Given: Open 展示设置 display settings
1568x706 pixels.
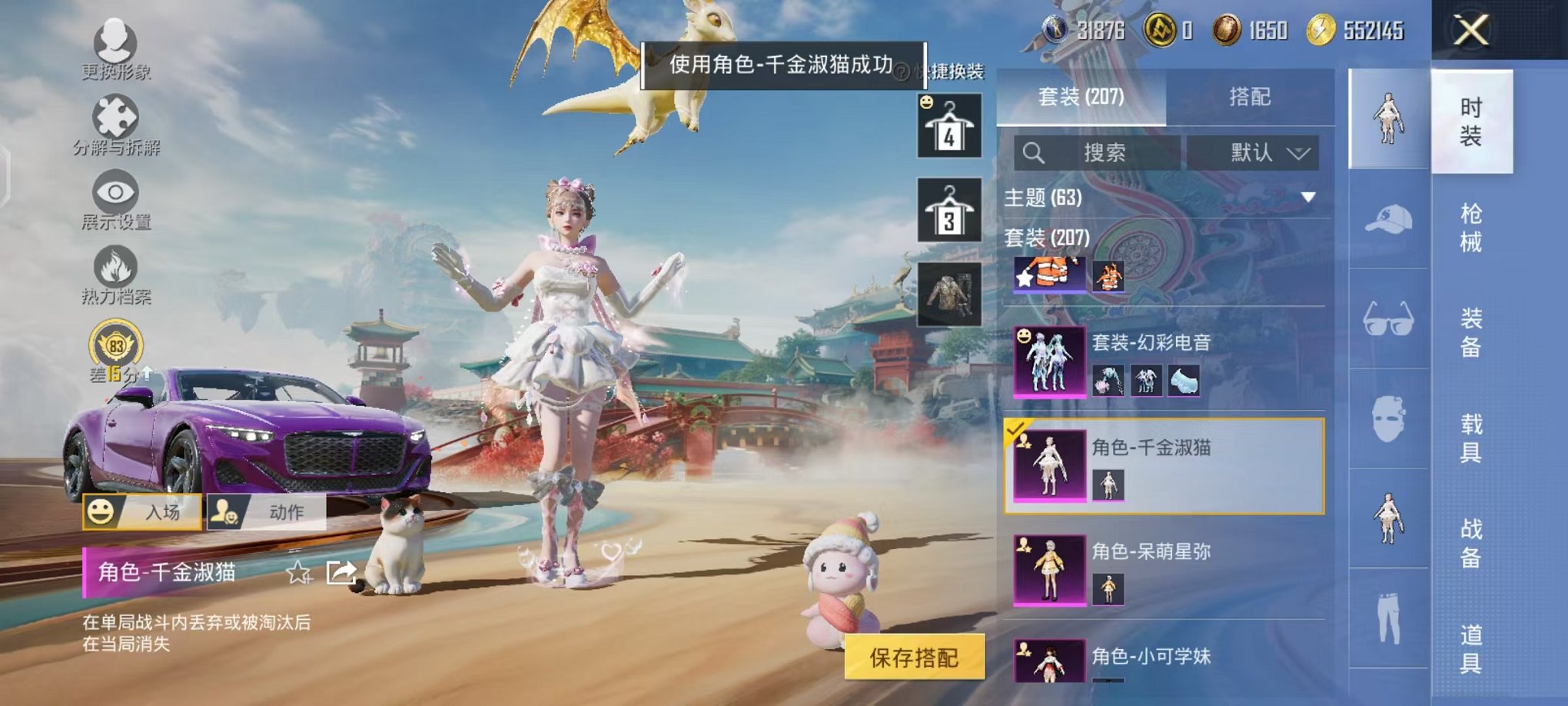Looking at the screenshot, I should tap(114, 192).
